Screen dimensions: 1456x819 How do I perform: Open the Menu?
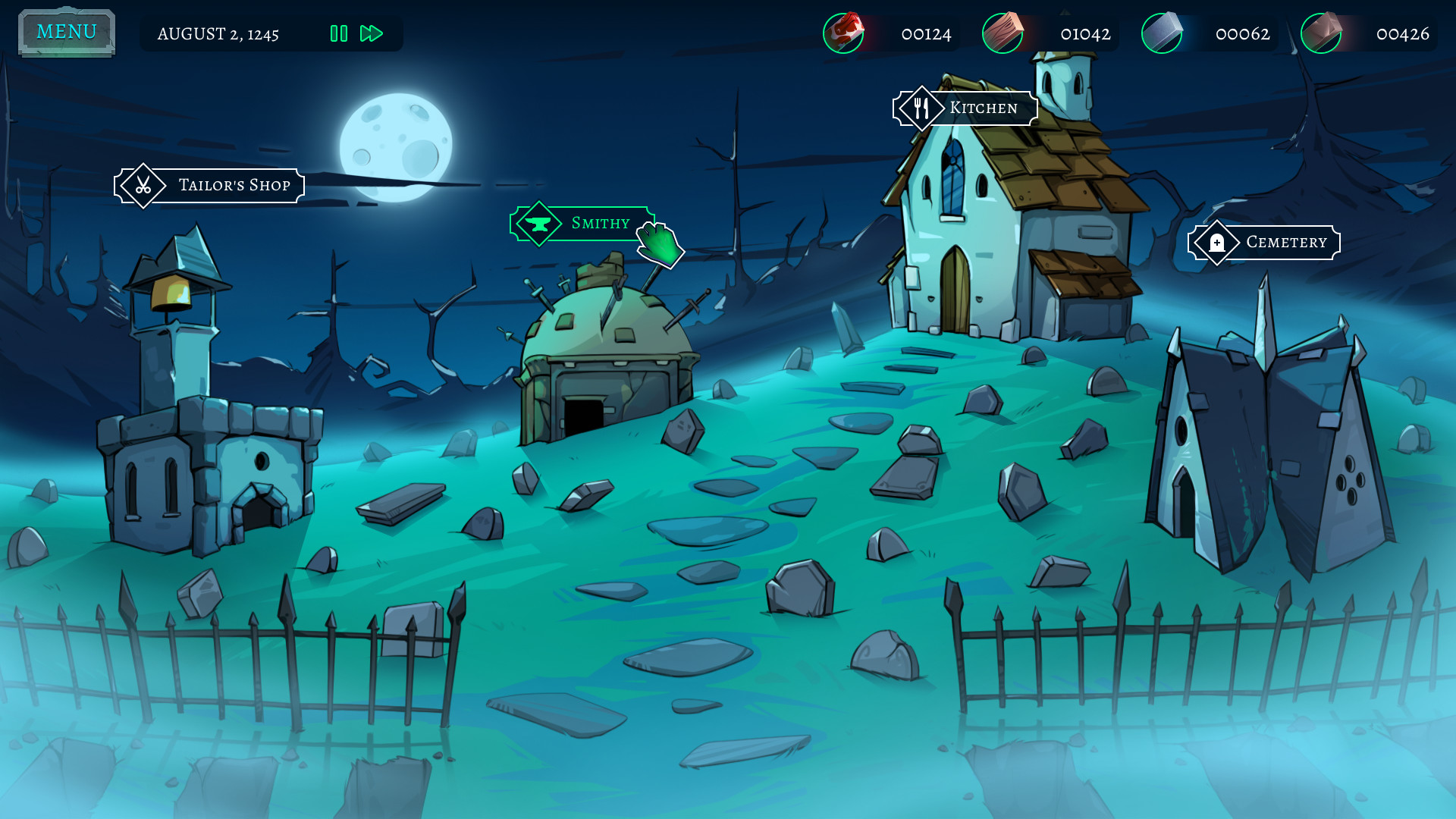coord(67,31)
